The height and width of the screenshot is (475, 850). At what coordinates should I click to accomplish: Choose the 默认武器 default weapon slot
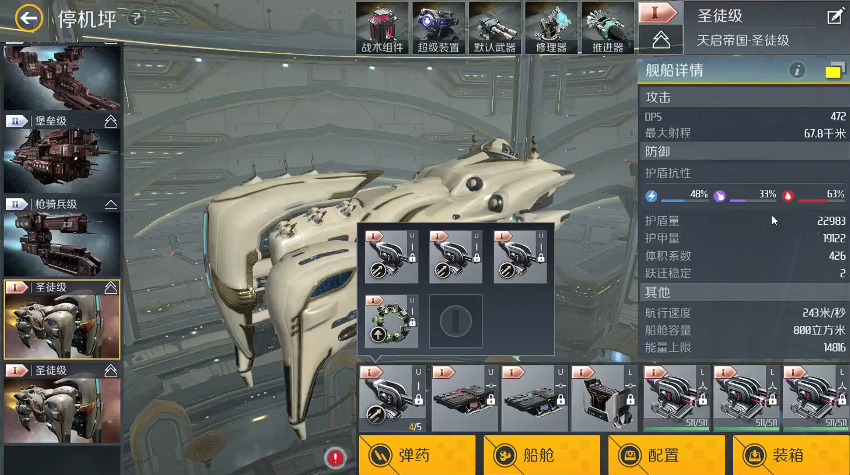(494, 27)
